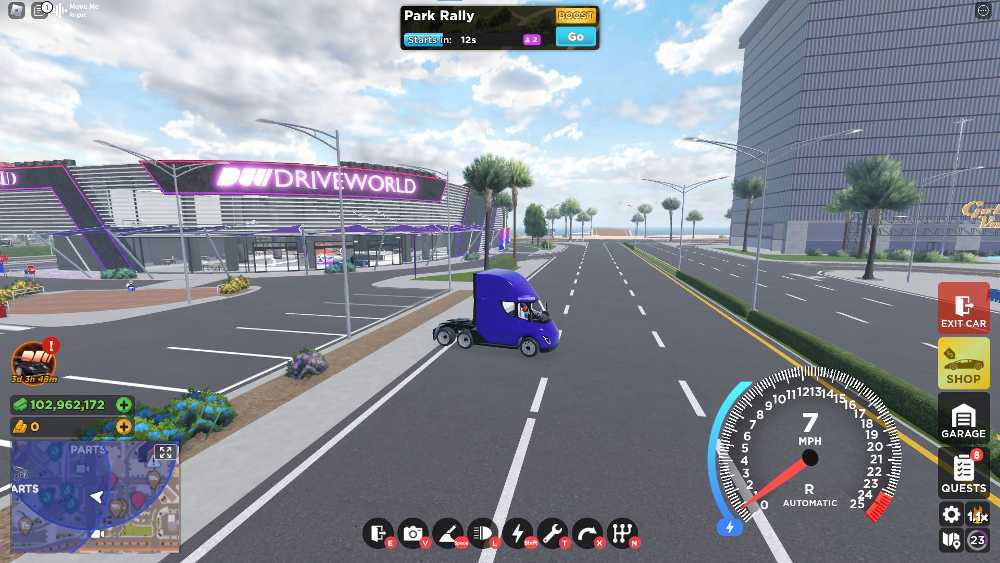Open the map icon beside level badge
The width and height of the screenshot is (1000, 563).
click(951, 541)
